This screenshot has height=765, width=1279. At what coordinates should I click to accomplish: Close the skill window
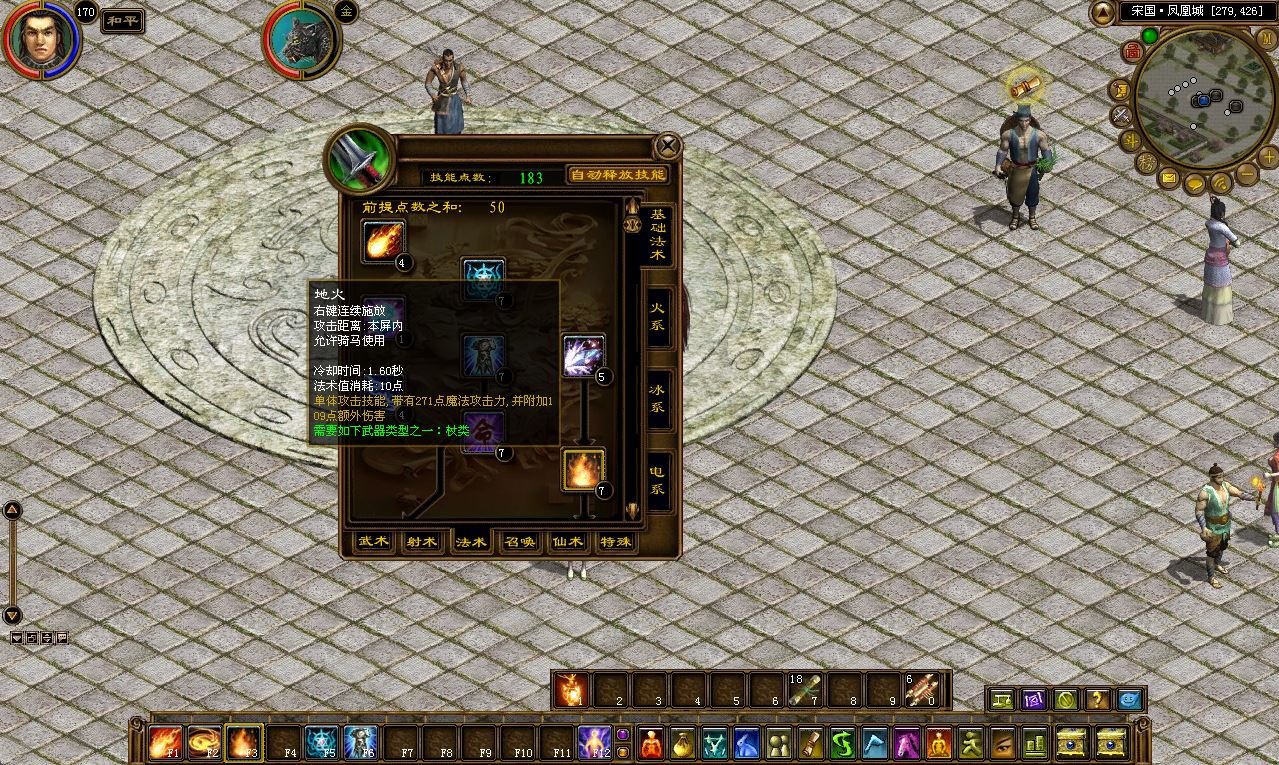(667, 147)
